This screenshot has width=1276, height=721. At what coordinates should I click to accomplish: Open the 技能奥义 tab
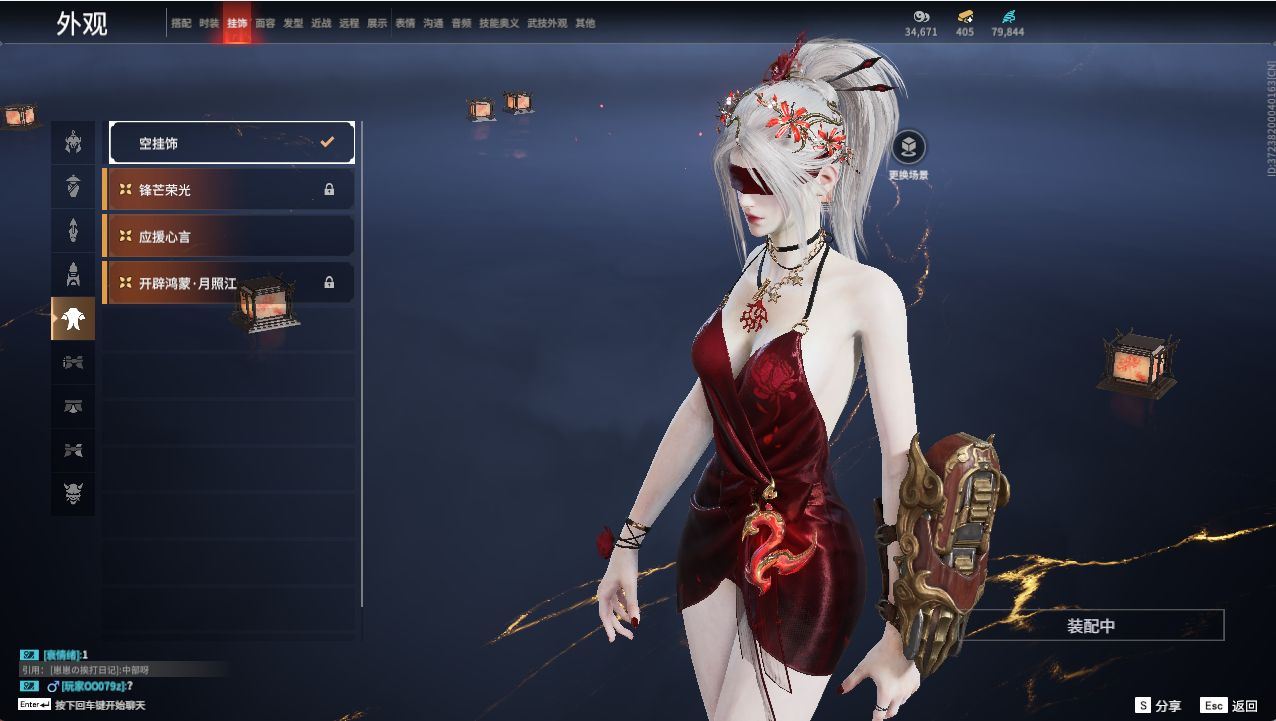[x=499, y=23]
